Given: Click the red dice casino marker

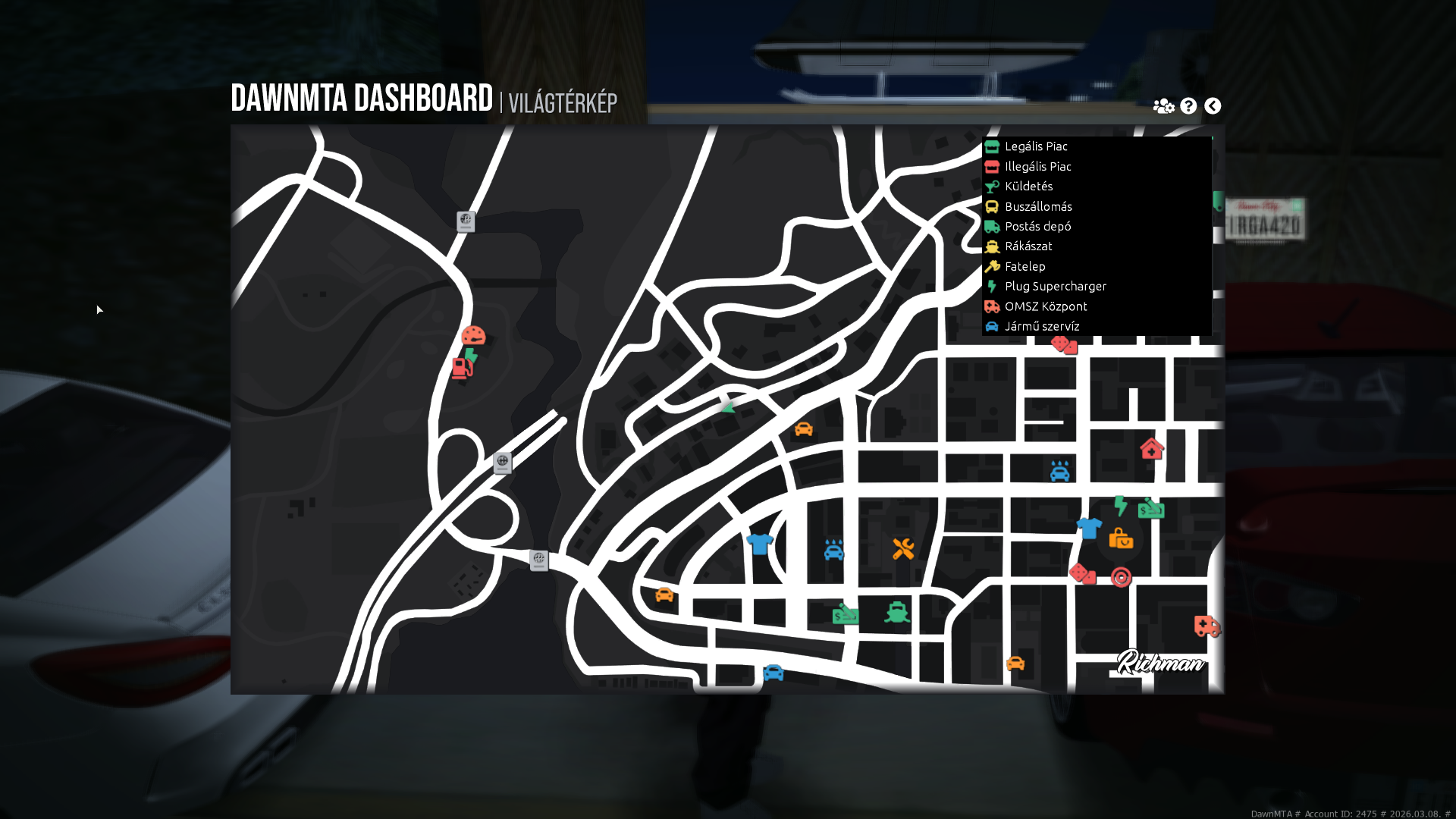Looking at the screenshot, I should click(1083, 574).
